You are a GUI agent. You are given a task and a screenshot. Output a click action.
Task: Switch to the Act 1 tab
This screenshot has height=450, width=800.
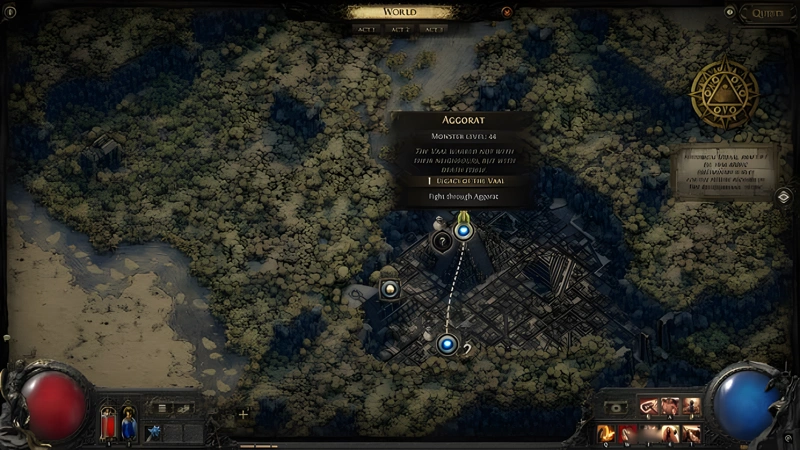(x=366, y=30)
